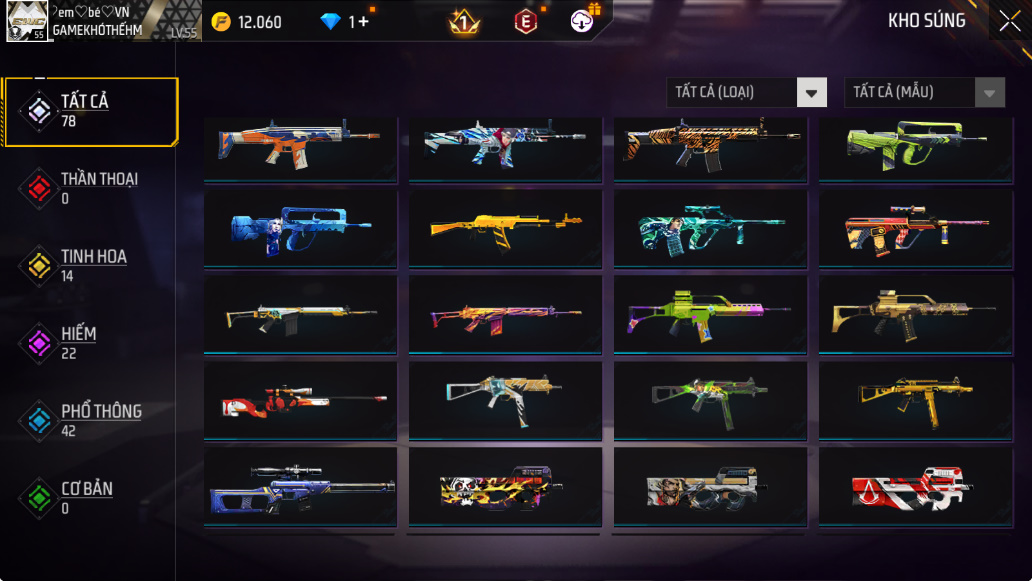This screenshot has width=1032, height=581.
Task: Select the orange tiger-striped rifle skin
Action: pos(710,145)
